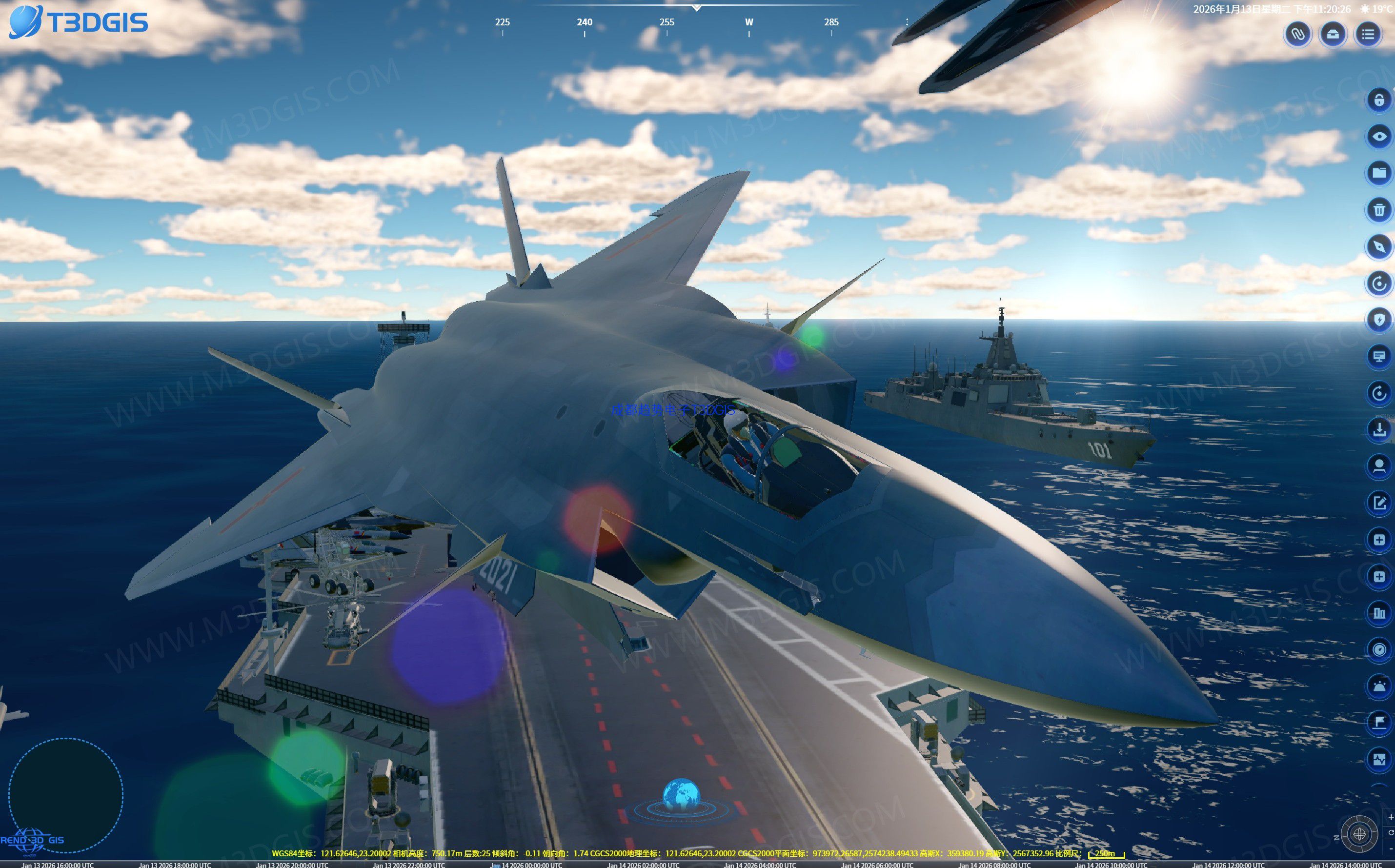Click the download arrow button

[1379, 429]
